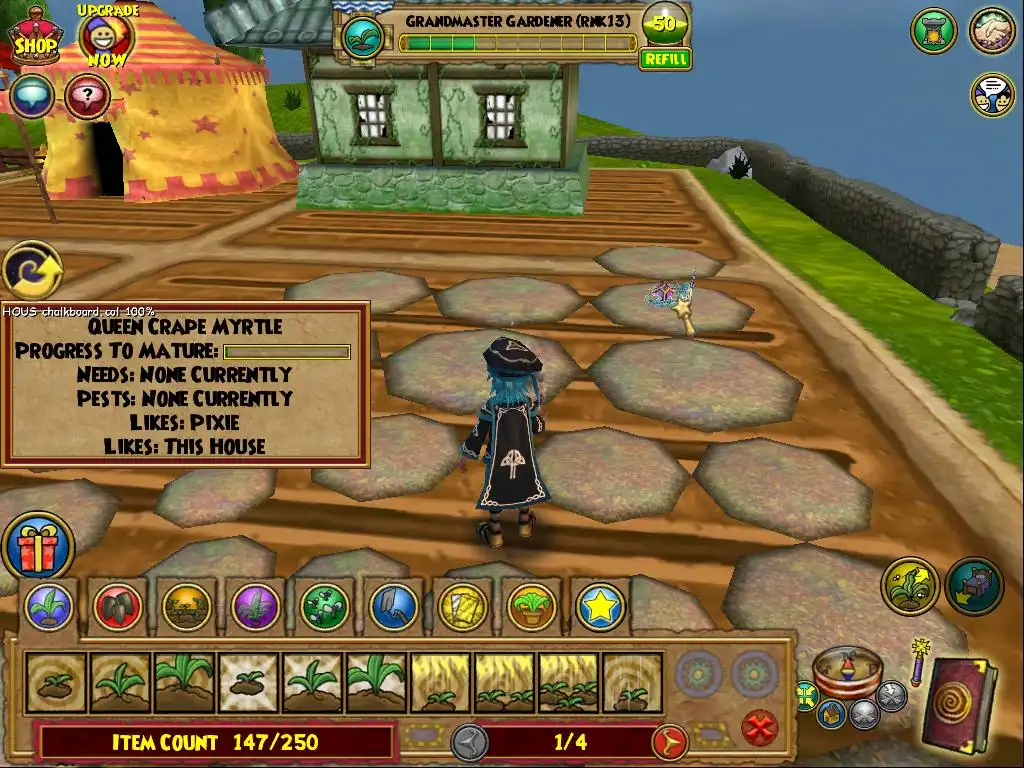The image size is (1024, 768).
Task: Select the red seeds category tab
Action: point(119,606)
